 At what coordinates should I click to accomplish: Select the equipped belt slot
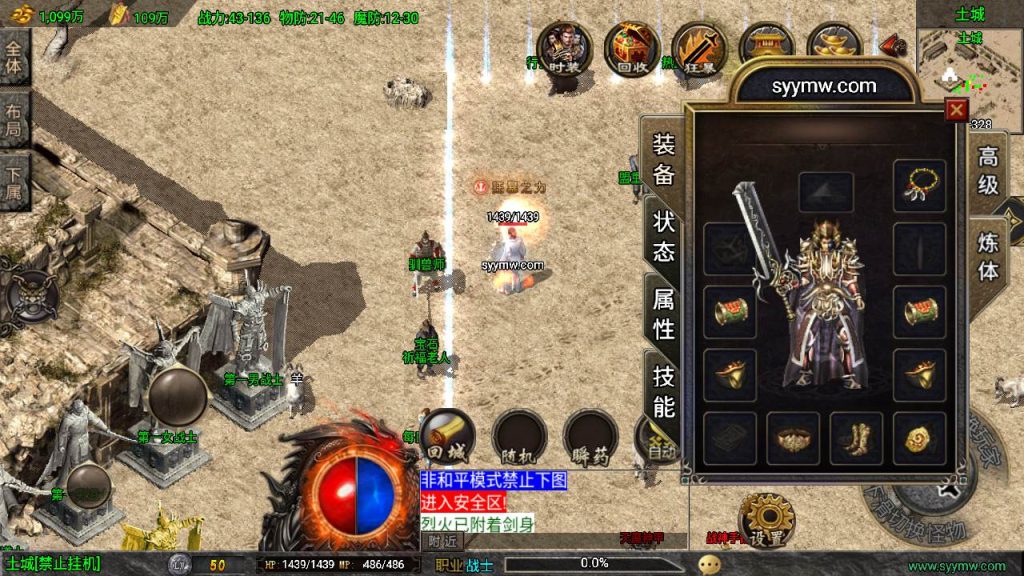click(x=793, y=438)
